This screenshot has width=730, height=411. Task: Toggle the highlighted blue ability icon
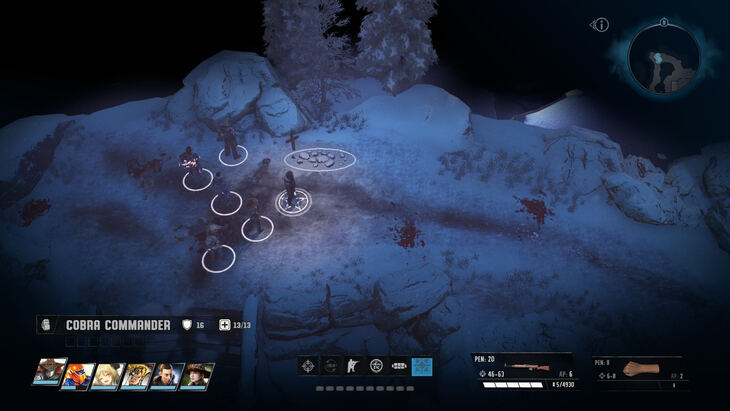(x=422, y=366)
